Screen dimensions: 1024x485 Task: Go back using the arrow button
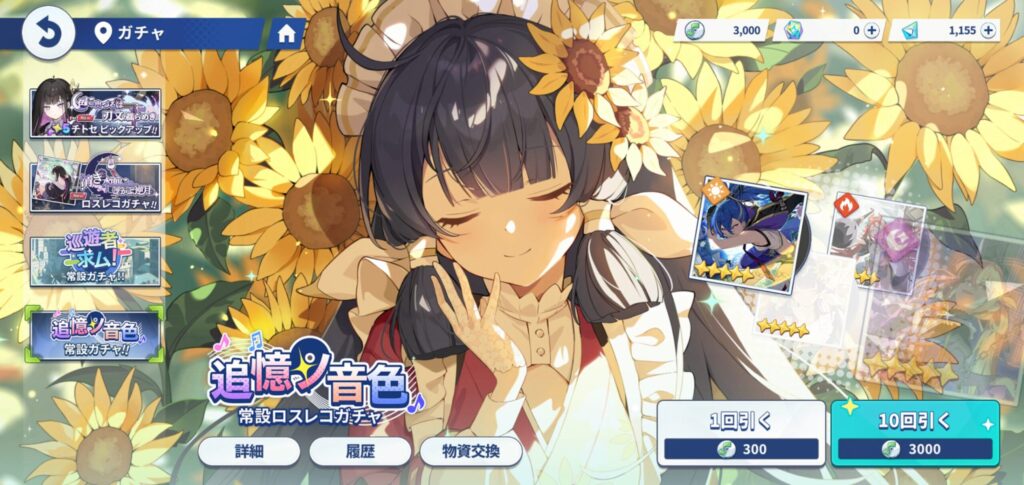coord(47,33)
